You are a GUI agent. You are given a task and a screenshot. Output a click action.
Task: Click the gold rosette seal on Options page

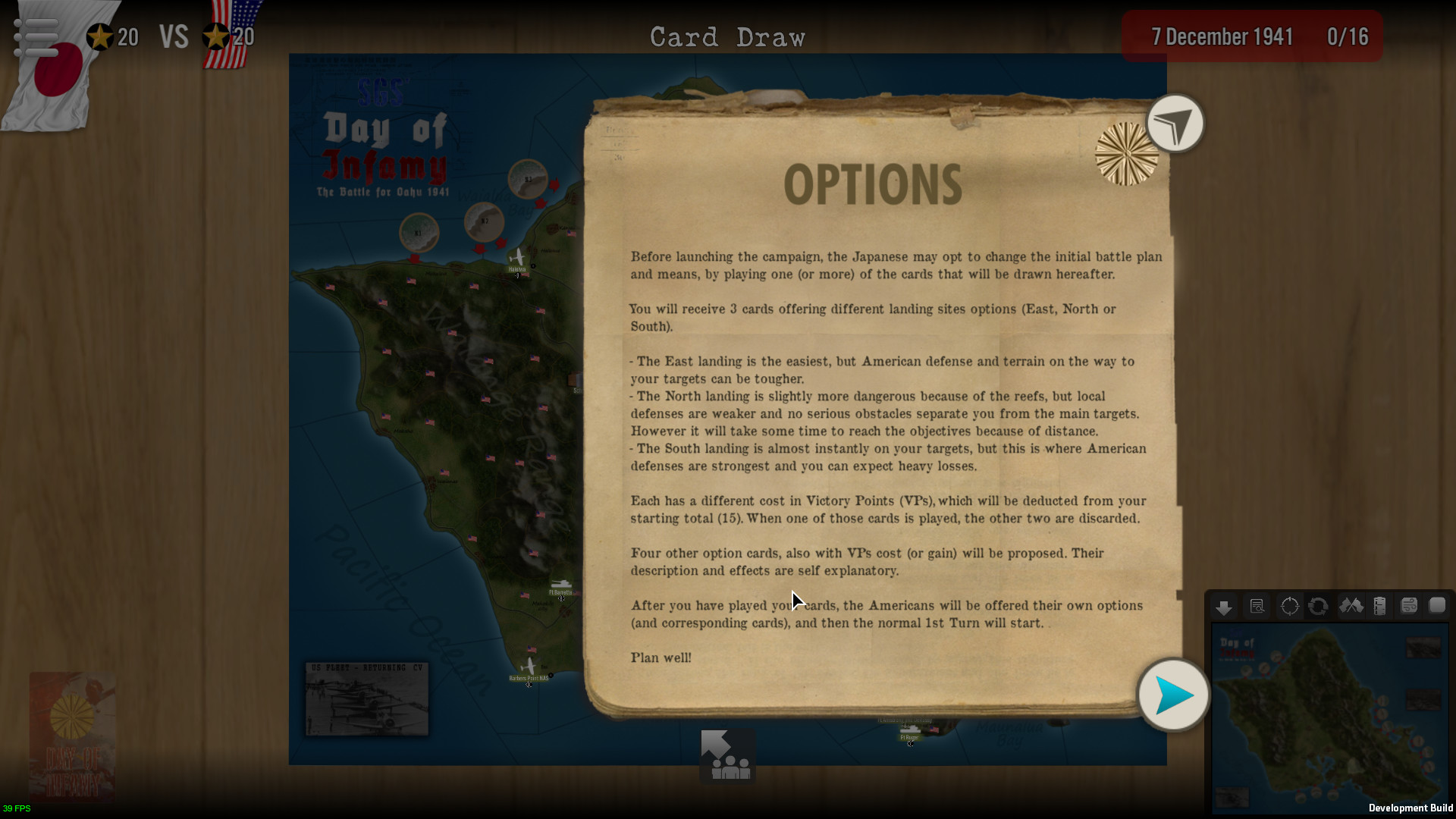click(x=1125, y=155)
